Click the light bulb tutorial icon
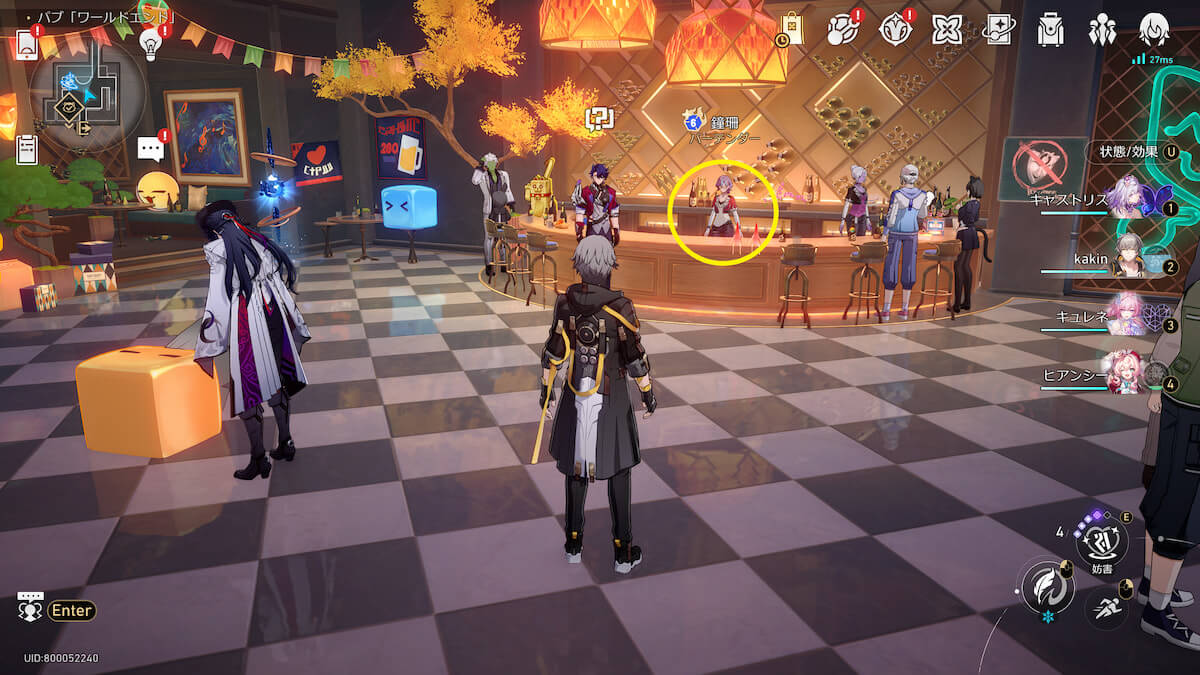This screenshot has width=1200, height=675. pyautogui.click(x=150, y=41)
